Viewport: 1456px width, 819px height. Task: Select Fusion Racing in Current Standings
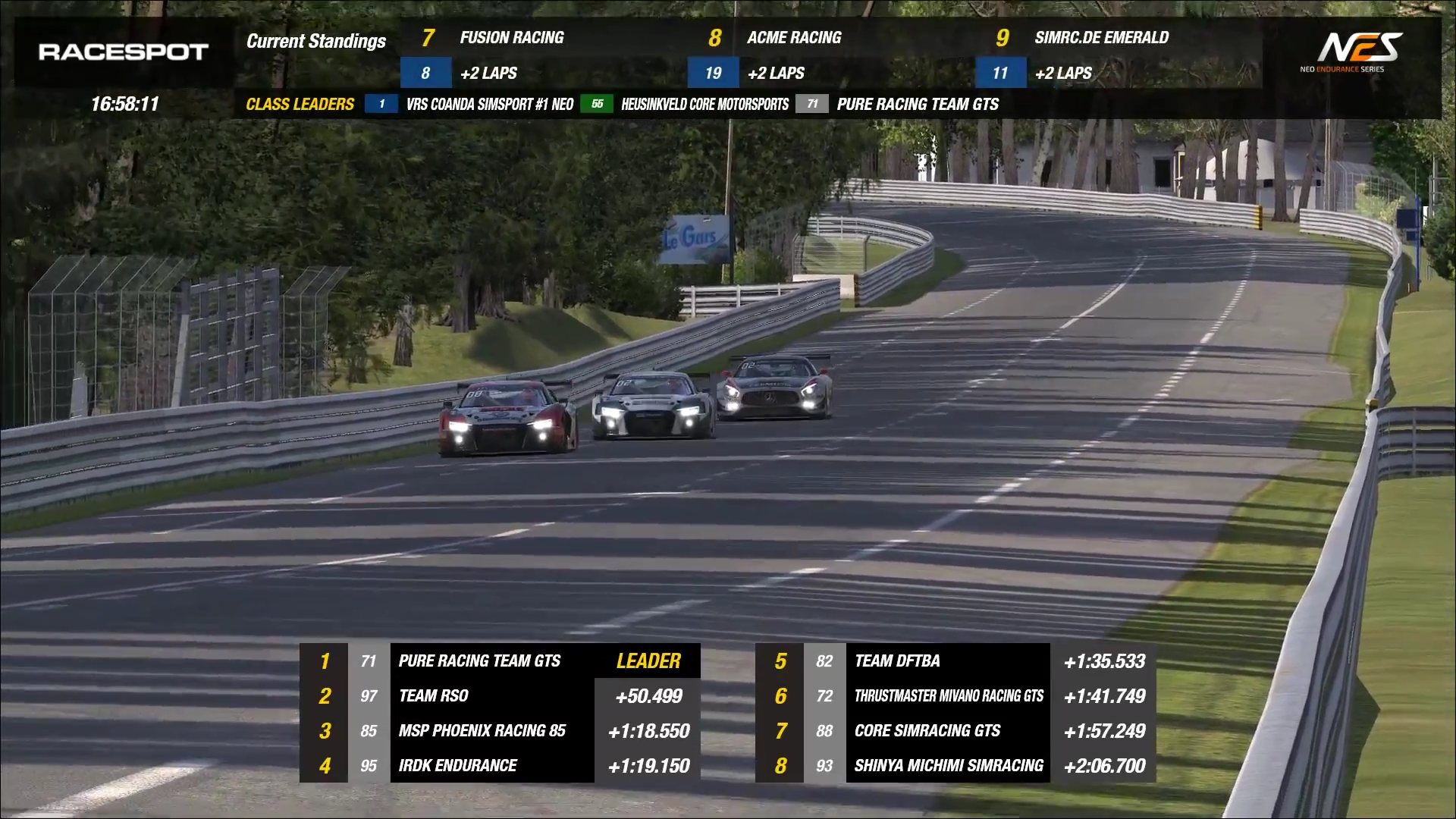(x=512, y=38)
